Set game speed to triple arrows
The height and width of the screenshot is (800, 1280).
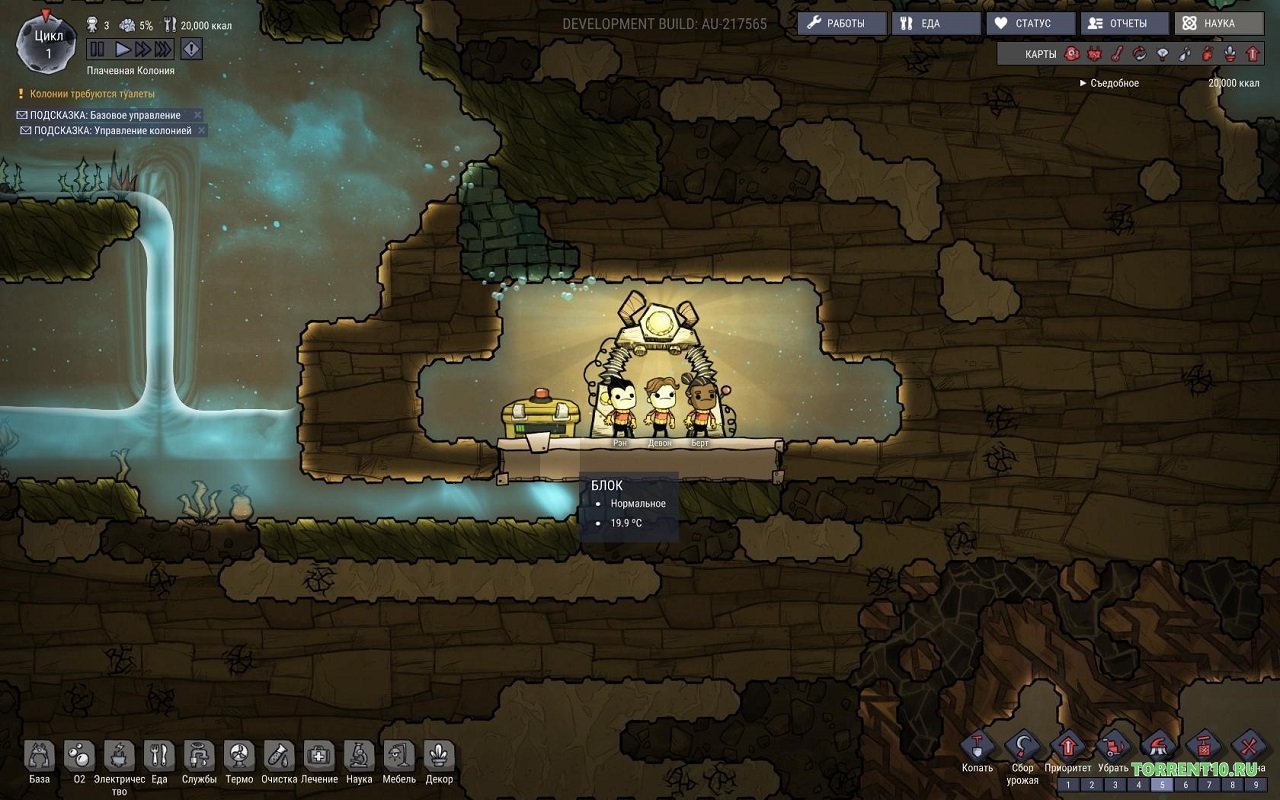(163, 48)
